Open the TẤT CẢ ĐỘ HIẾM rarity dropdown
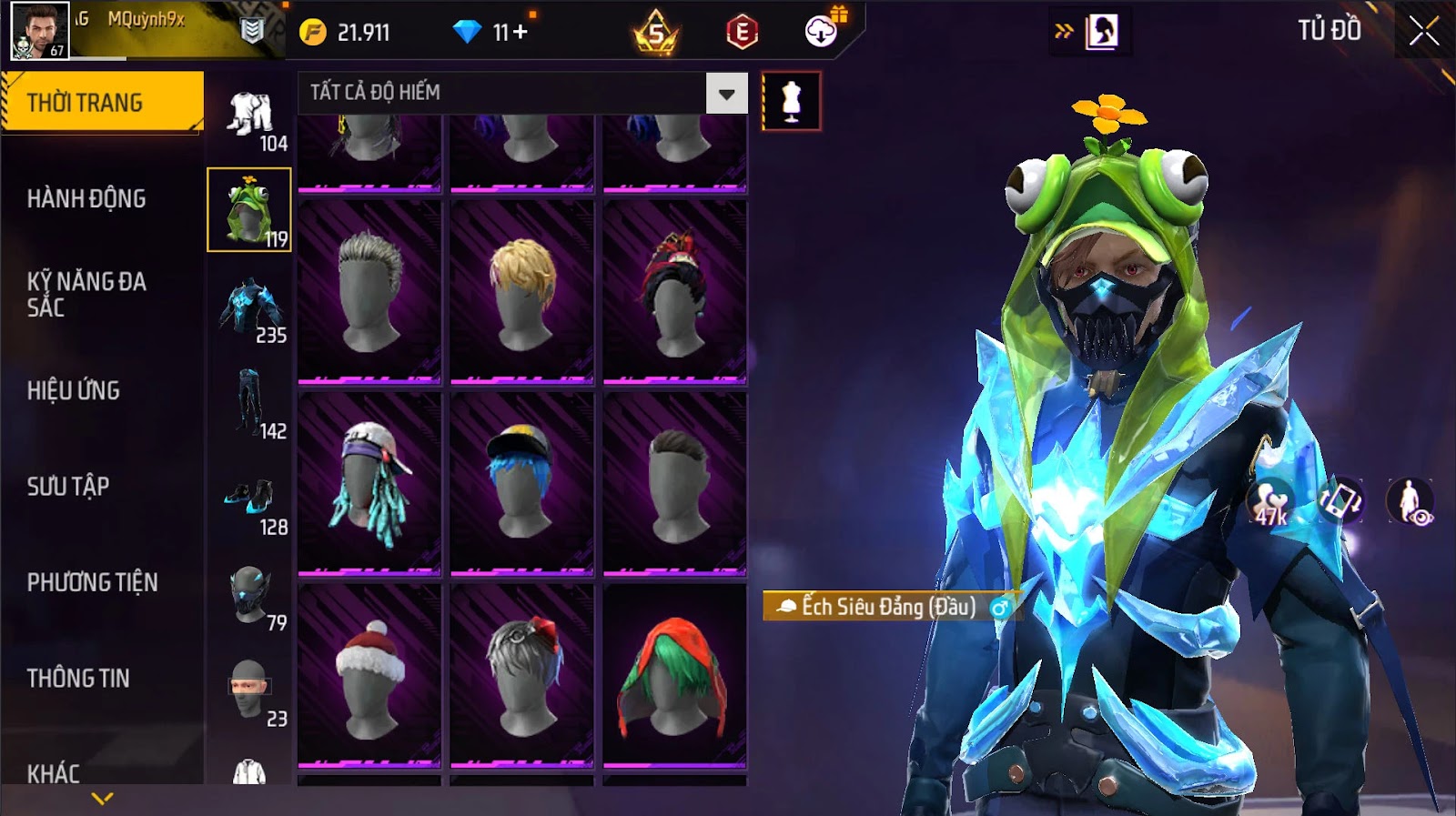Viewport: 1456px width, 816px height. [726, 93]
